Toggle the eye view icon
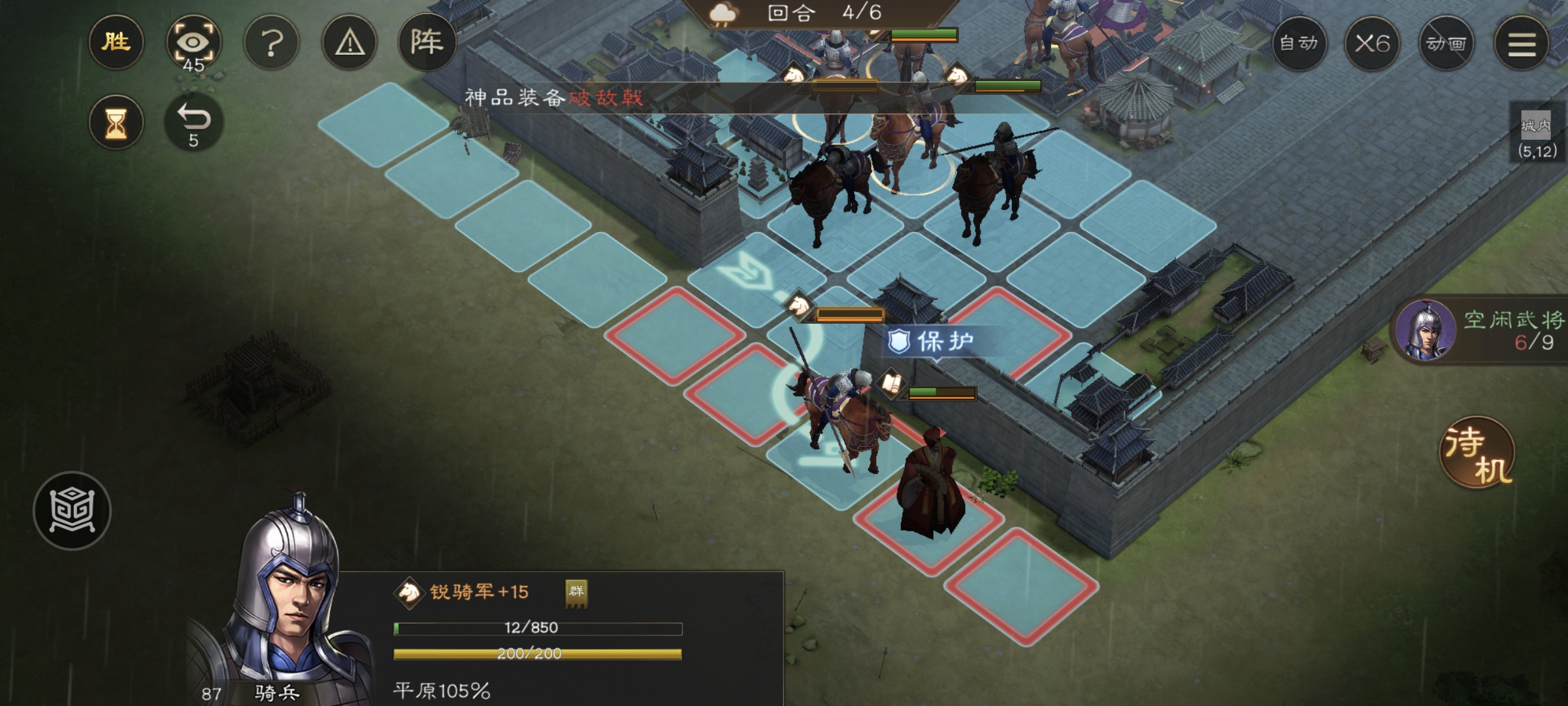Image resolution: width=1568 pixels, height=706 pixels. 193,42
